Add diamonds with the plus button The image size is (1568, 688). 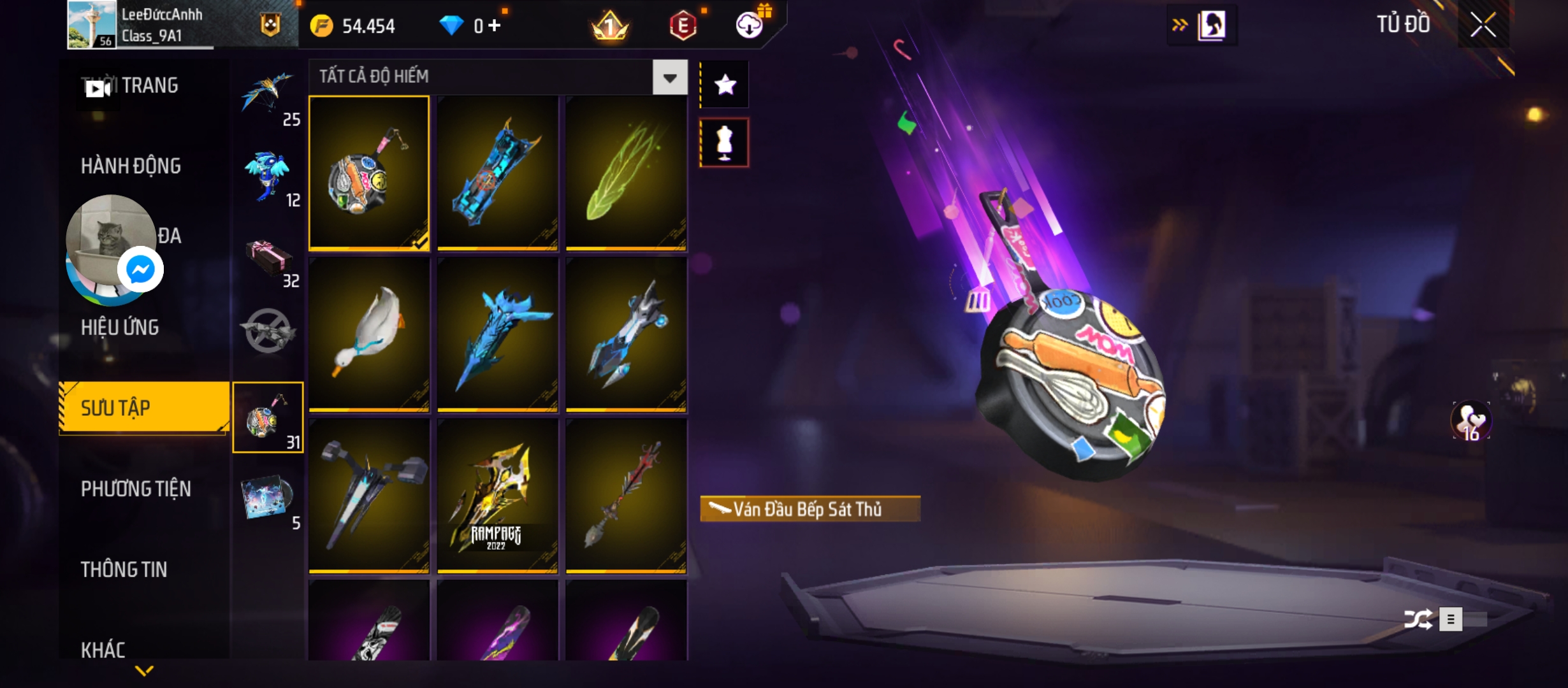495,25
